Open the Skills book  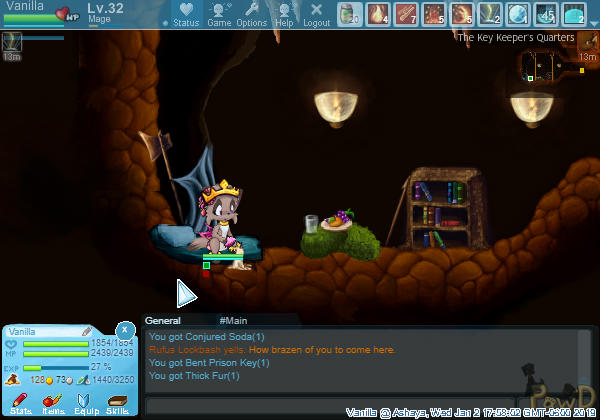point(117,403)
